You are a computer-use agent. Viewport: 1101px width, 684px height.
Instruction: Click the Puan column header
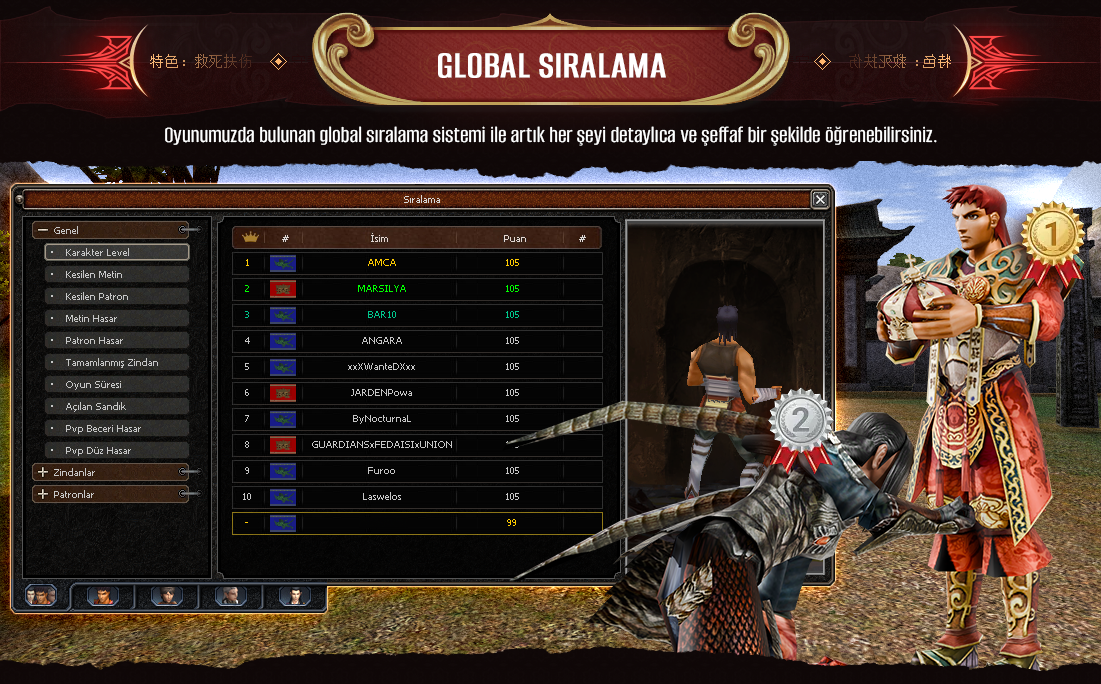pyautogui.click(x=514, y=238)
